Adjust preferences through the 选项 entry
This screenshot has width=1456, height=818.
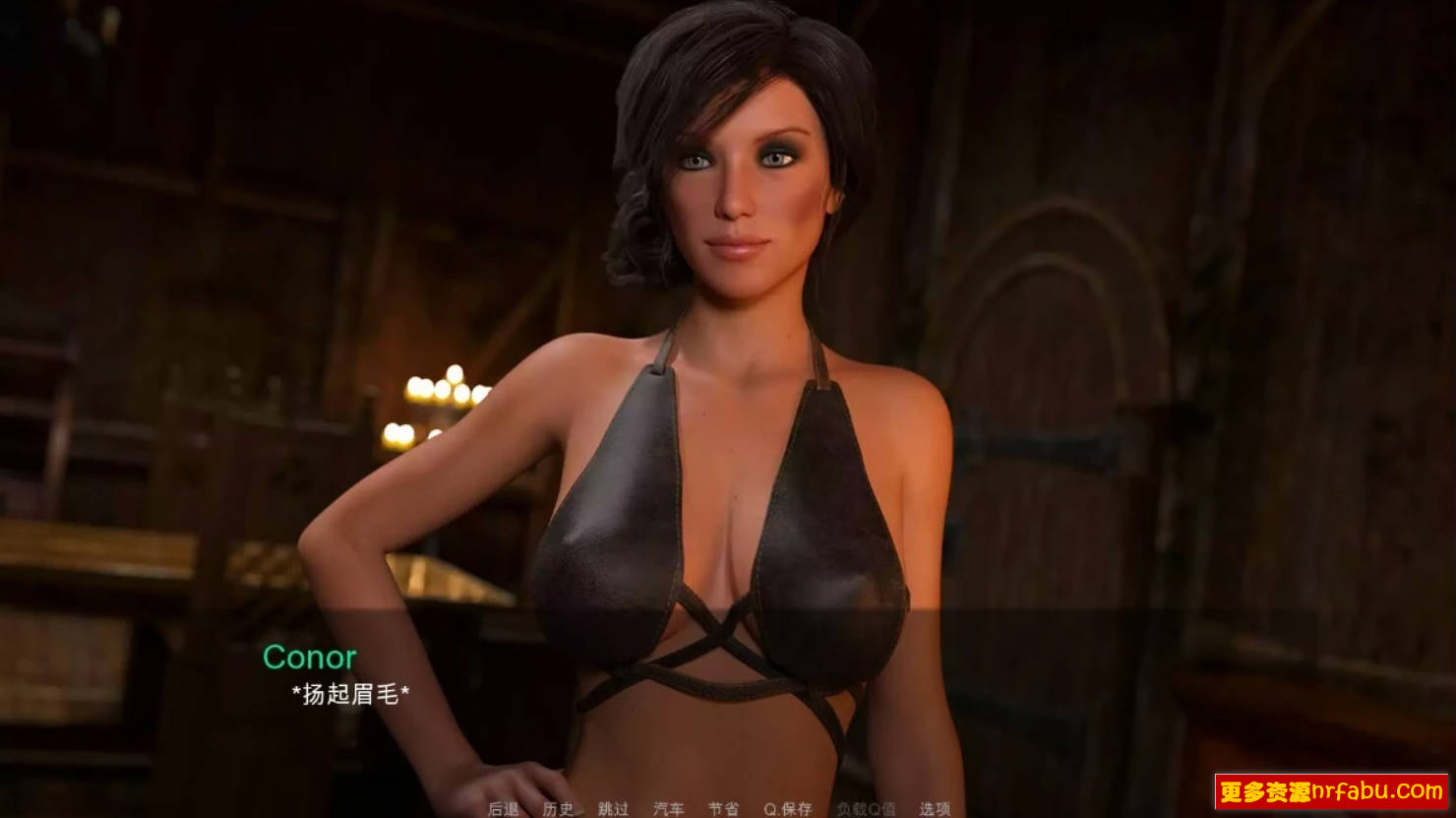coord(935,809)
